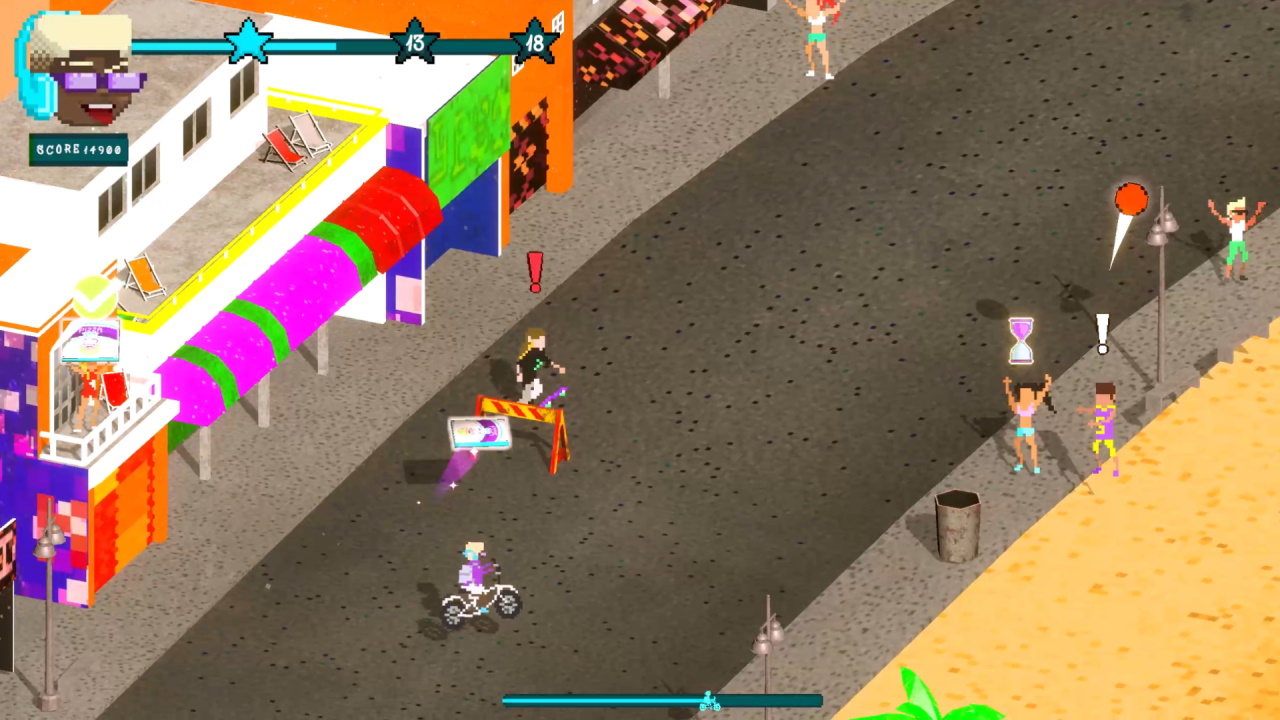The image size is (1280, 720).
Task: Click the star labeled 13
Action: coord(414,42)
